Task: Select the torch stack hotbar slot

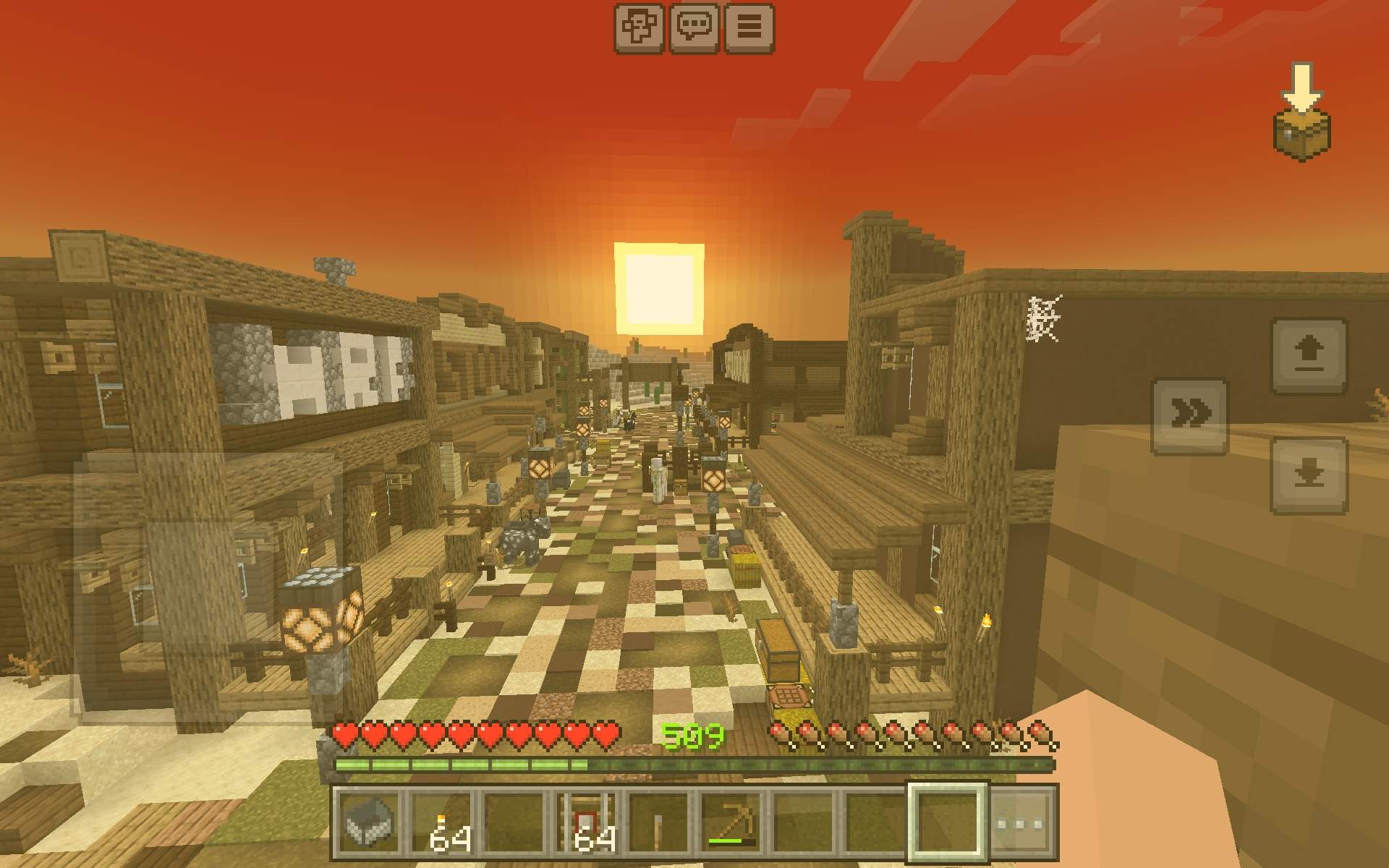Action: (x=441, y=822)
